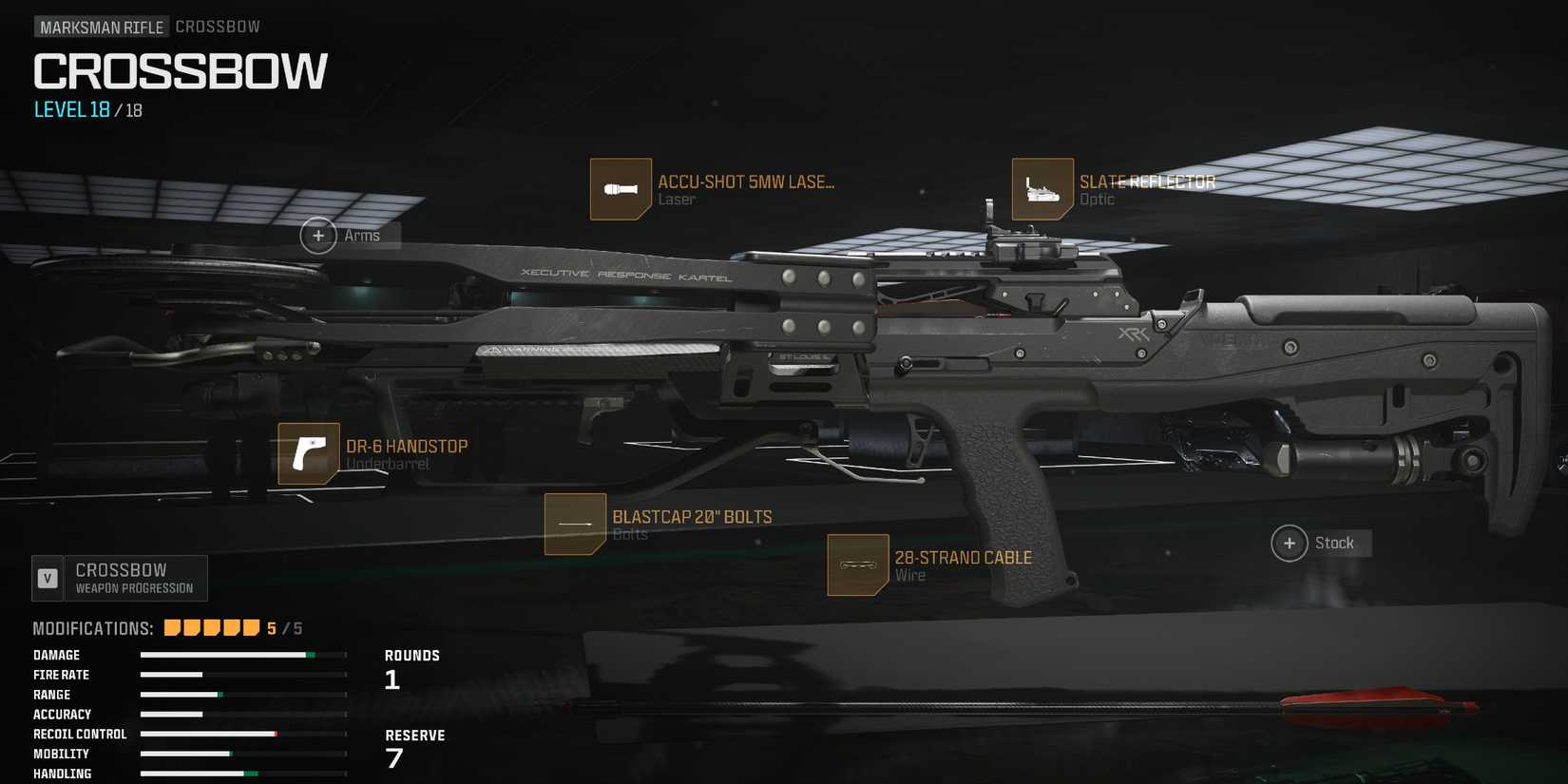Open the Accu-Shot 5MW Laser attachment
The image size is (1568, 784).
(621, 187)
